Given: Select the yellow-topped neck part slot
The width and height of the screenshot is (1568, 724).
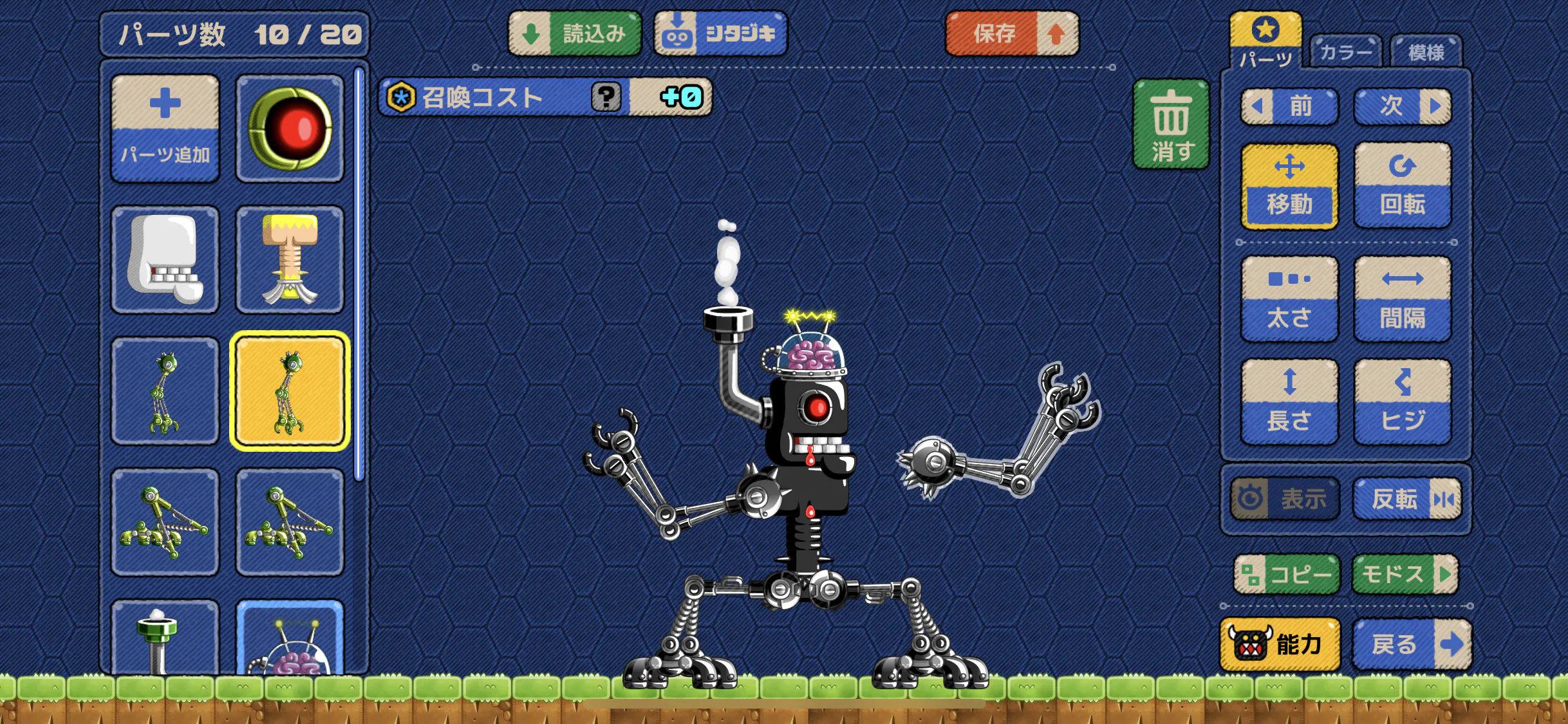Looking at the screenshot, I should click(x=290, y=259).
